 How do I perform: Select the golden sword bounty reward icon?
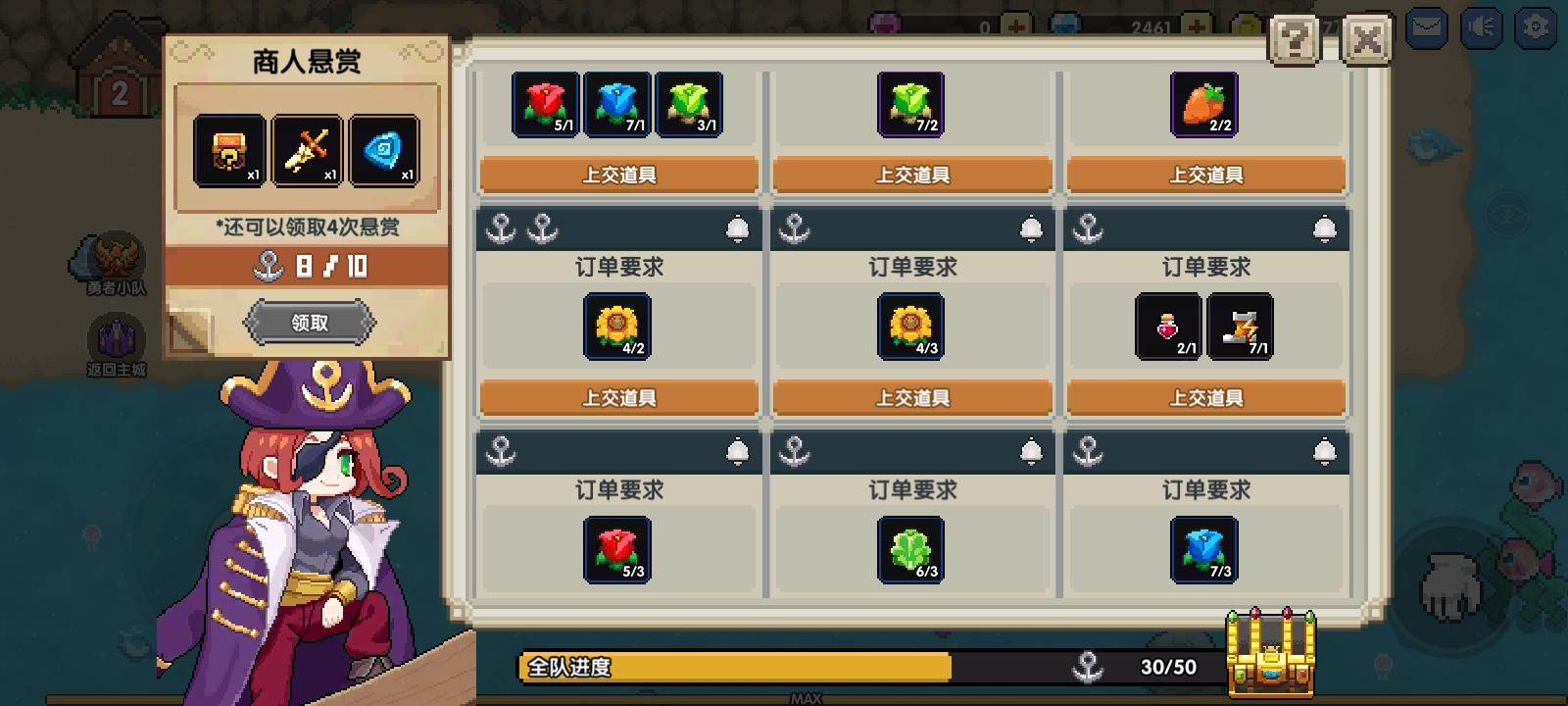pyautogui.click(x=306, y=148)
